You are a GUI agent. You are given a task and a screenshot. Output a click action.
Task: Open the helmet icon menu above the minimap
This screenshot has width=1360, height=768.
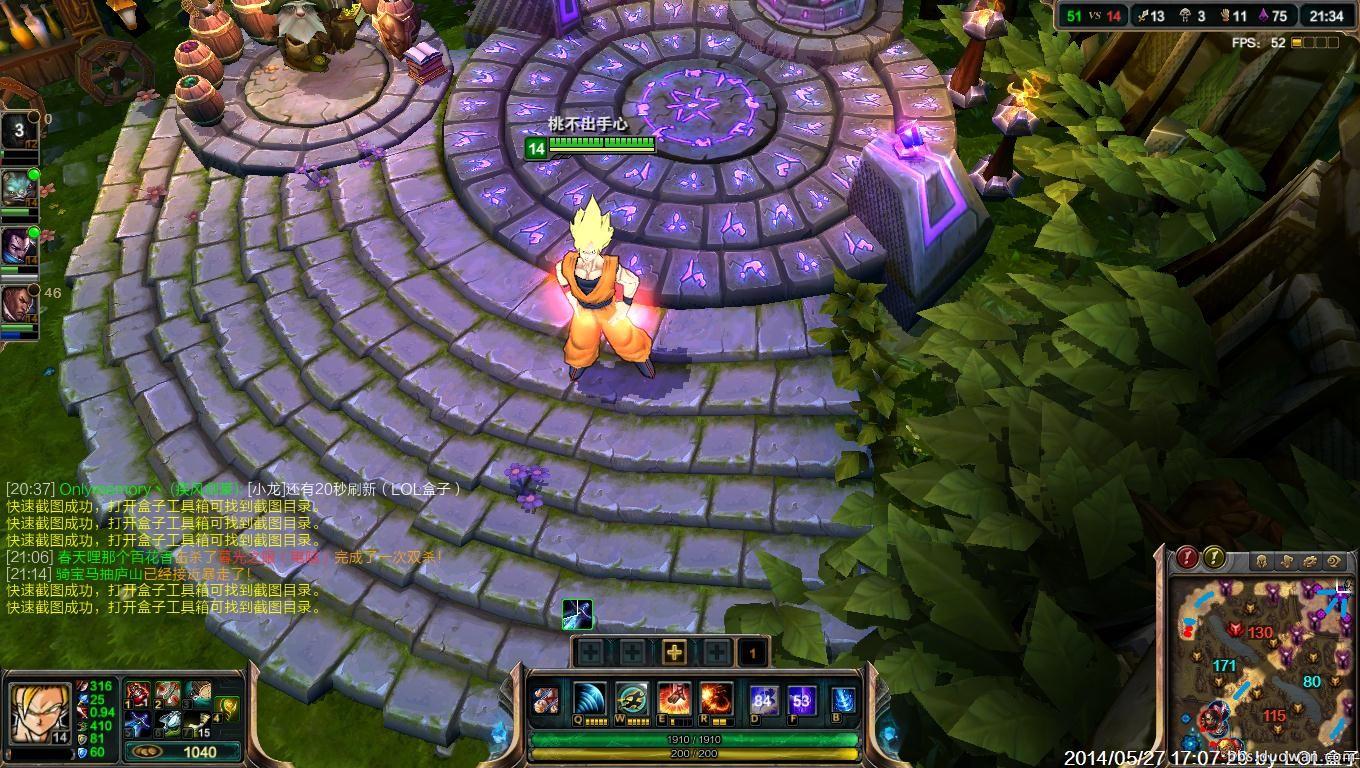[1262, 561]
